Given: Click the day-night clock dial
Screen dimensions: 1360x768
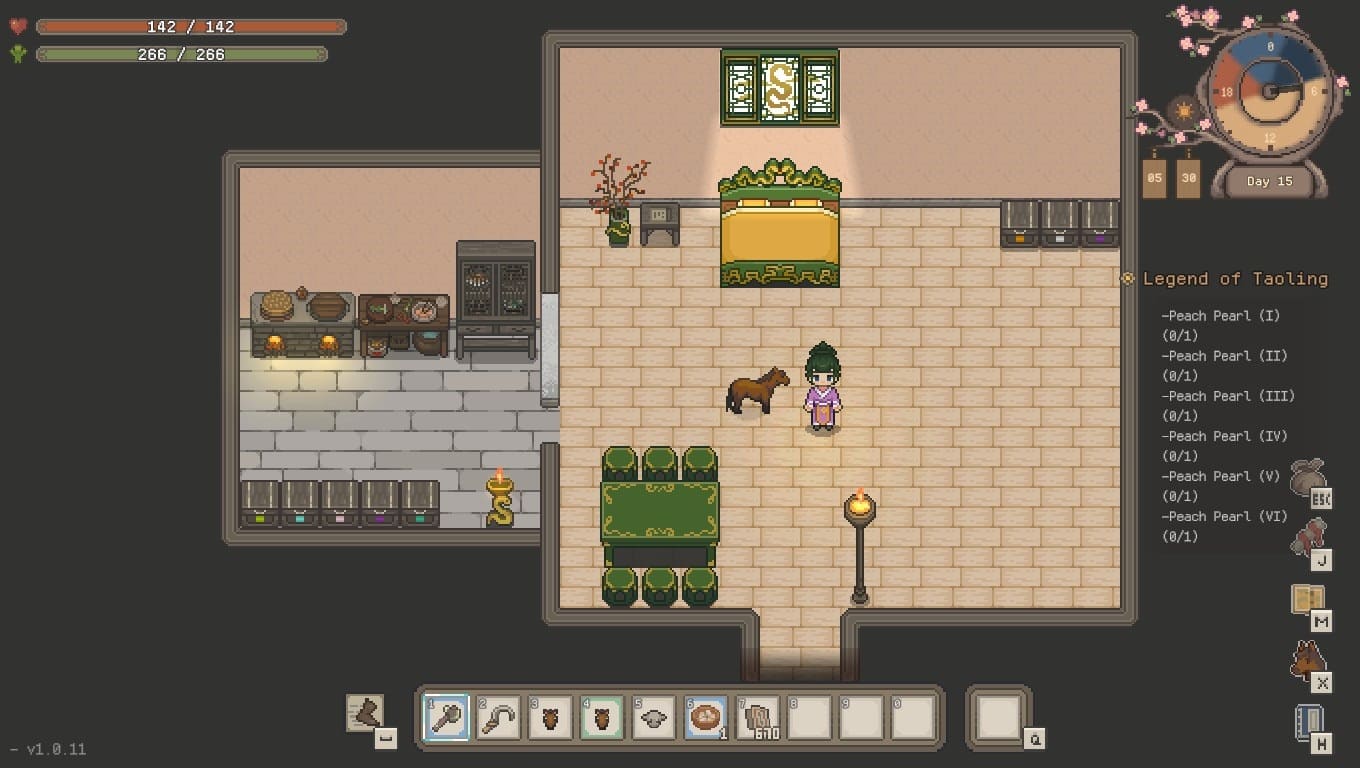Looking at the screenshot, I should click(1270, 90).
